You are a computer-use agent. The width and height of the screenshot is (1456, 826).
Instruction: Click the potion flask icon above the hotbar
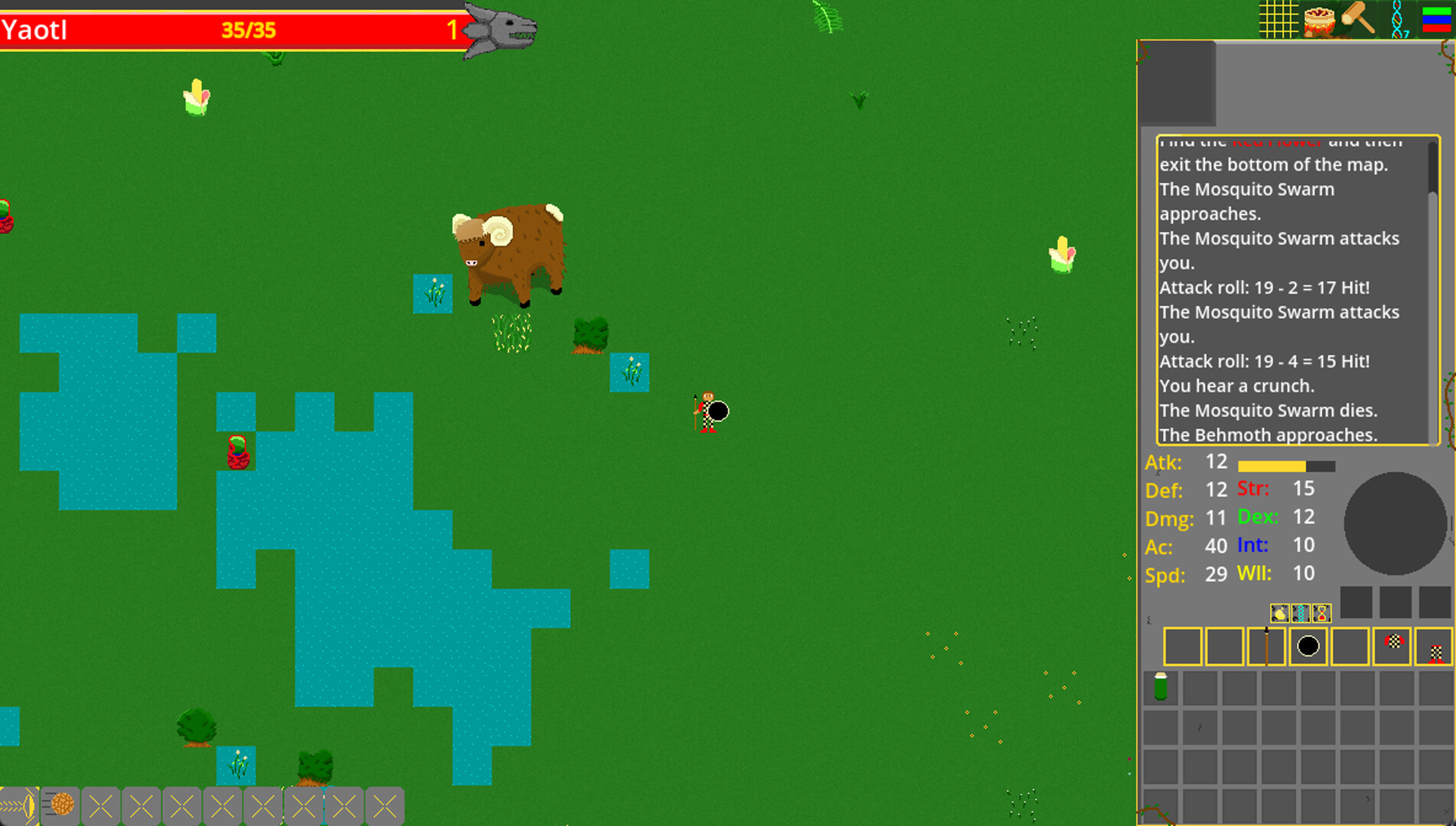(x=1280, y=613)
